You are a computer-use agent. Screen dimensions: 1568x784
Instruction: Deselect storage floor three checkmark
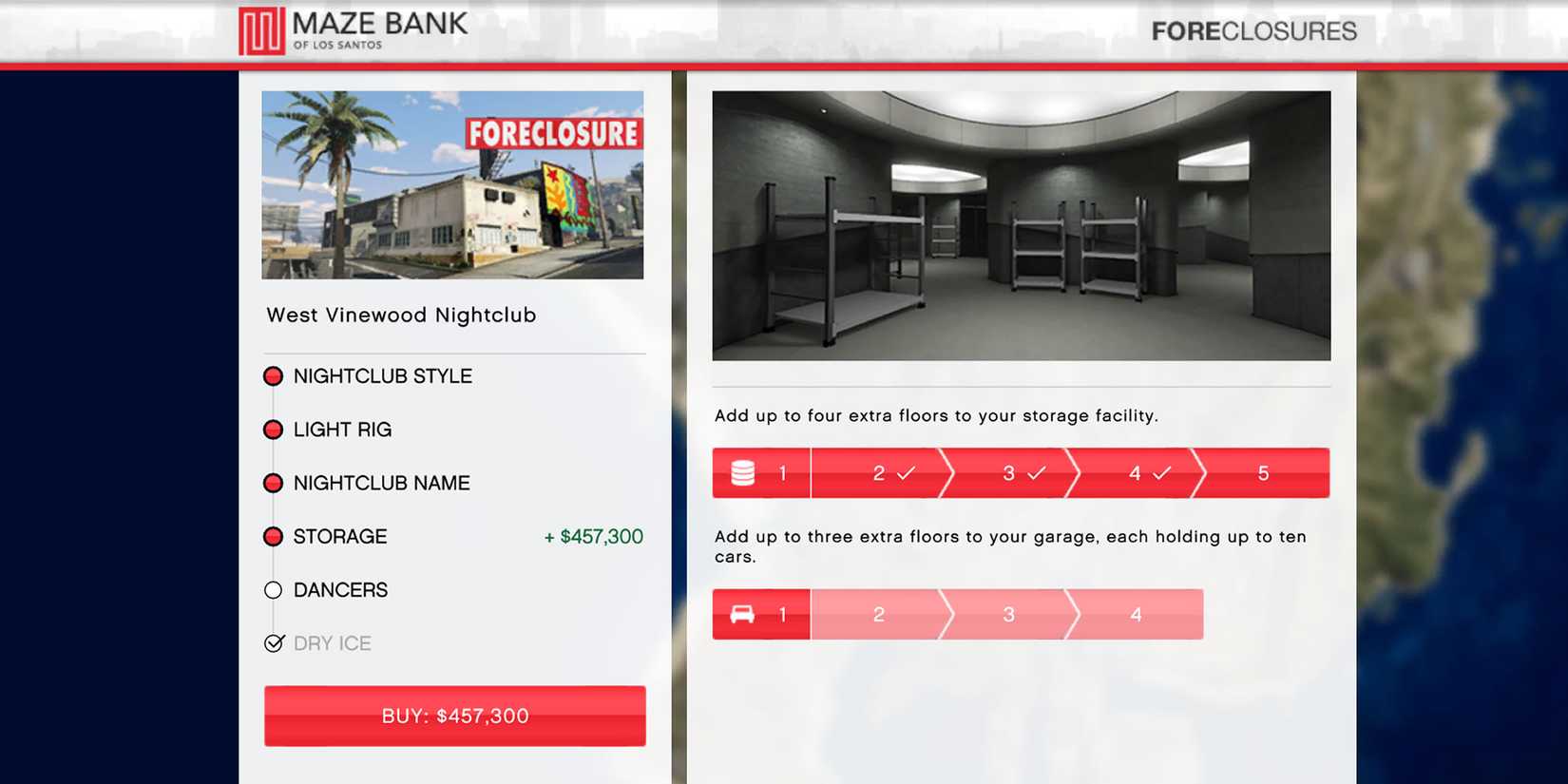click(x=1036, y=470)
